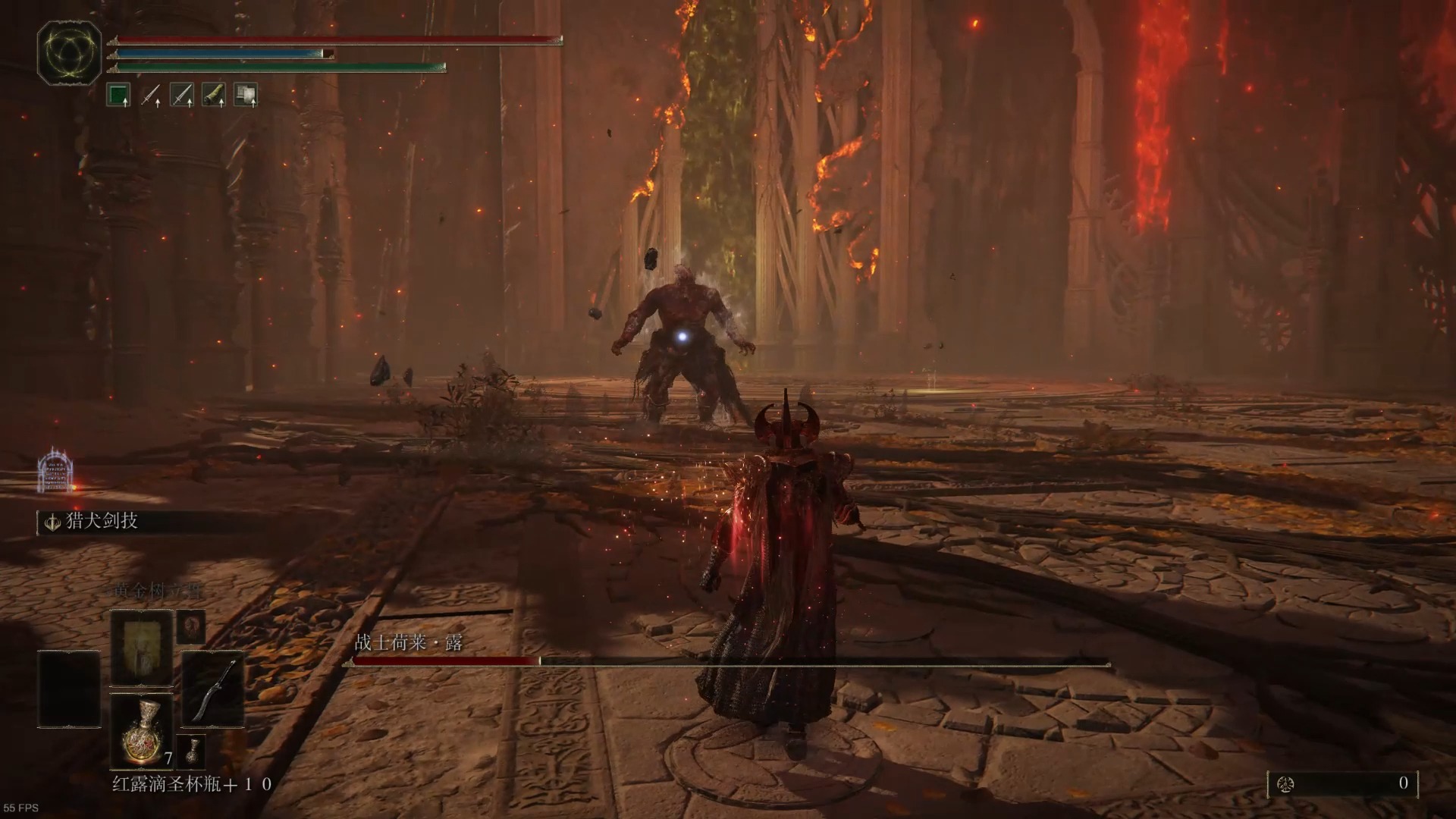Viewport: 1456px width, 819px height.
Task: Click the small red portrait slot
Action: [191, 627]
